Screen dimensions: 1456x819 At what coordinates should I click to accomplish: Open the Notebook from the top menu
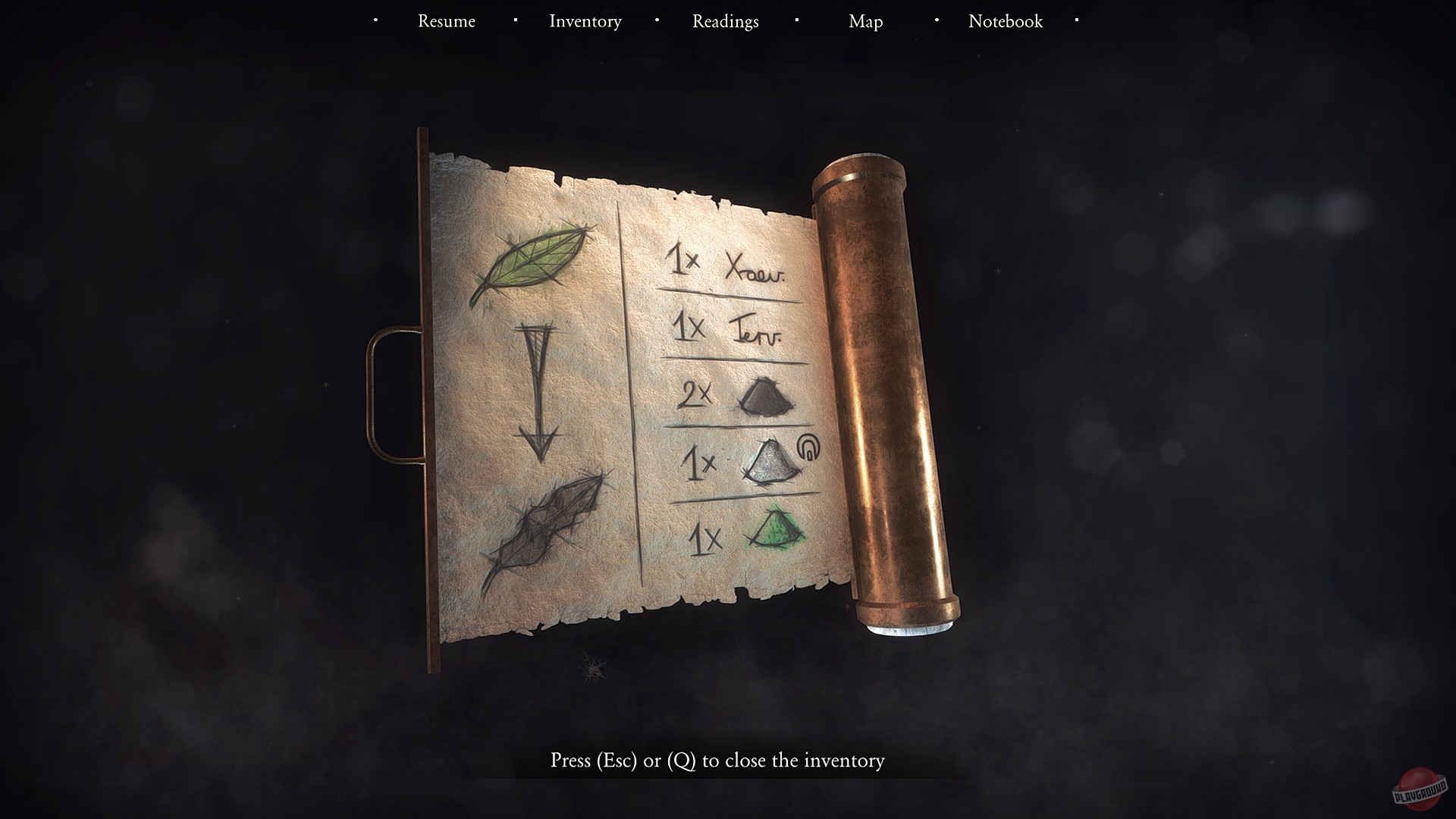[1005, 21]
